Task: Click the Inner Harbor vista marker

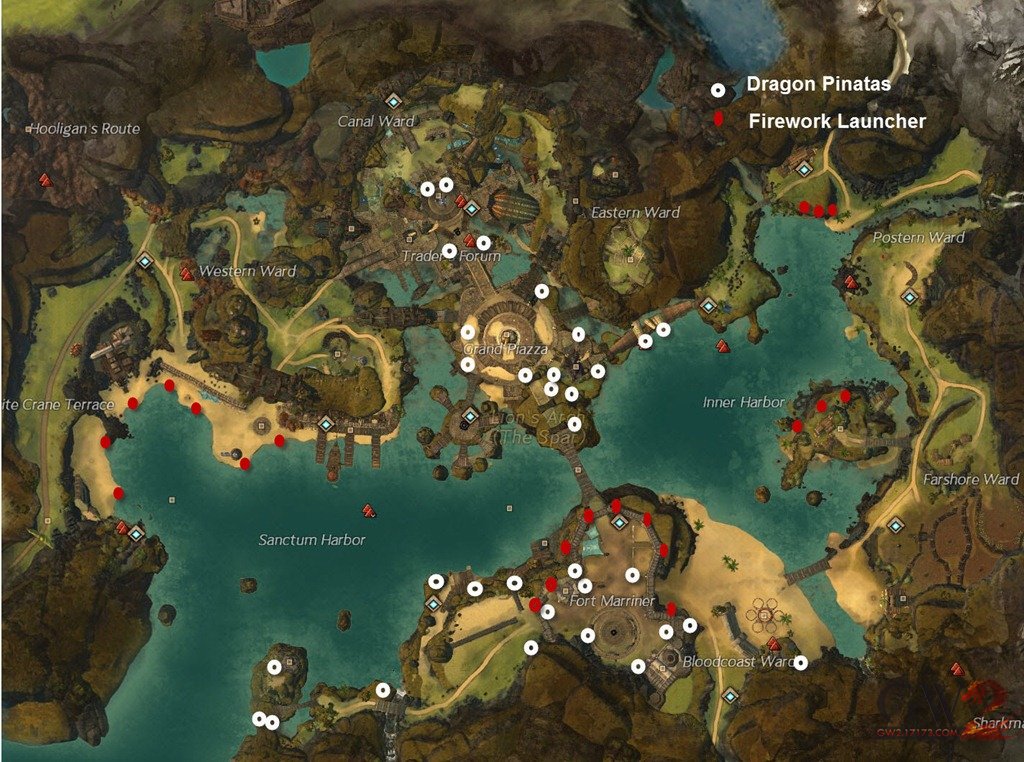Action: coord(722,346)
